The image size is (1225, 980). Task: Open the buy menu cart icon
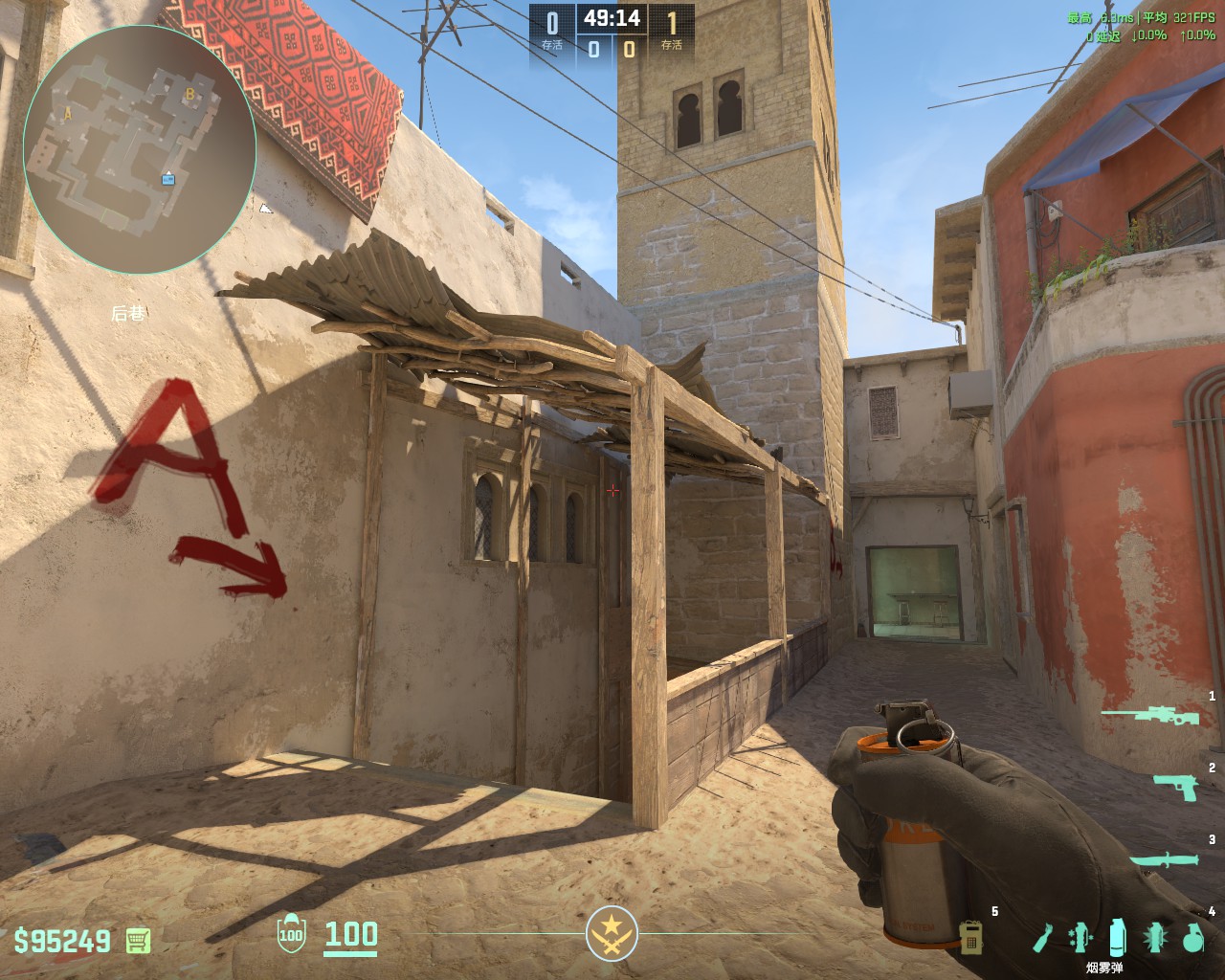(138, 940)
